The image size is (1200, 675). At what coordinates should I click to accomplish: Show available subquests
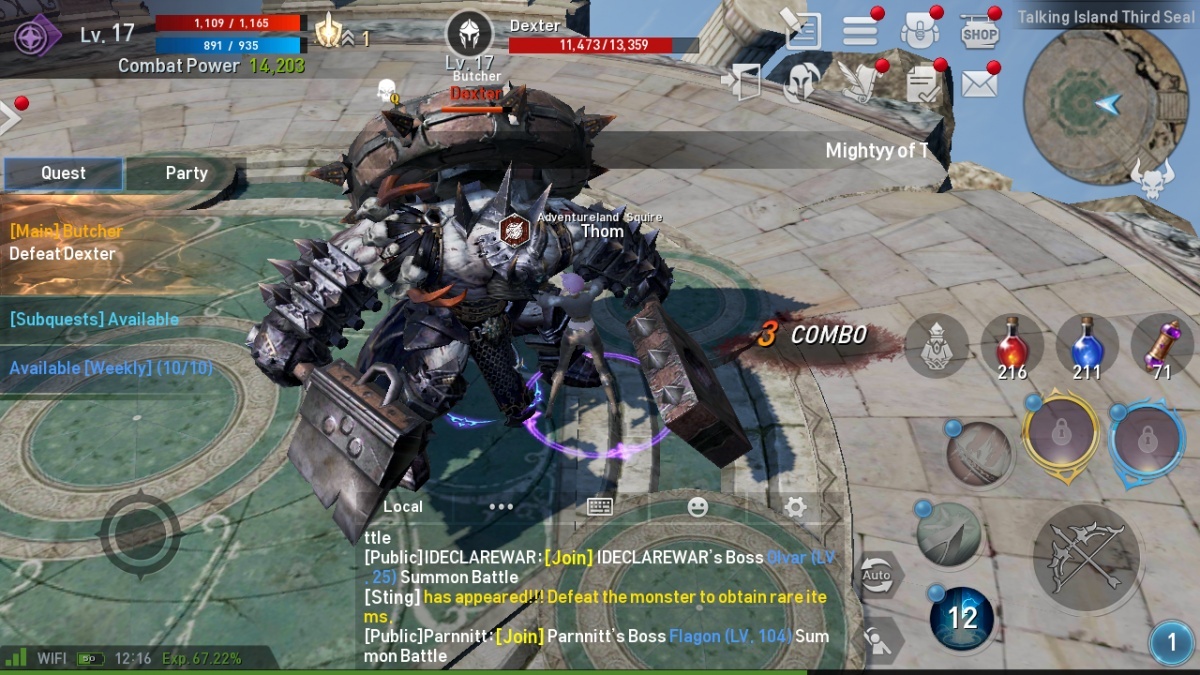point(94,319)
